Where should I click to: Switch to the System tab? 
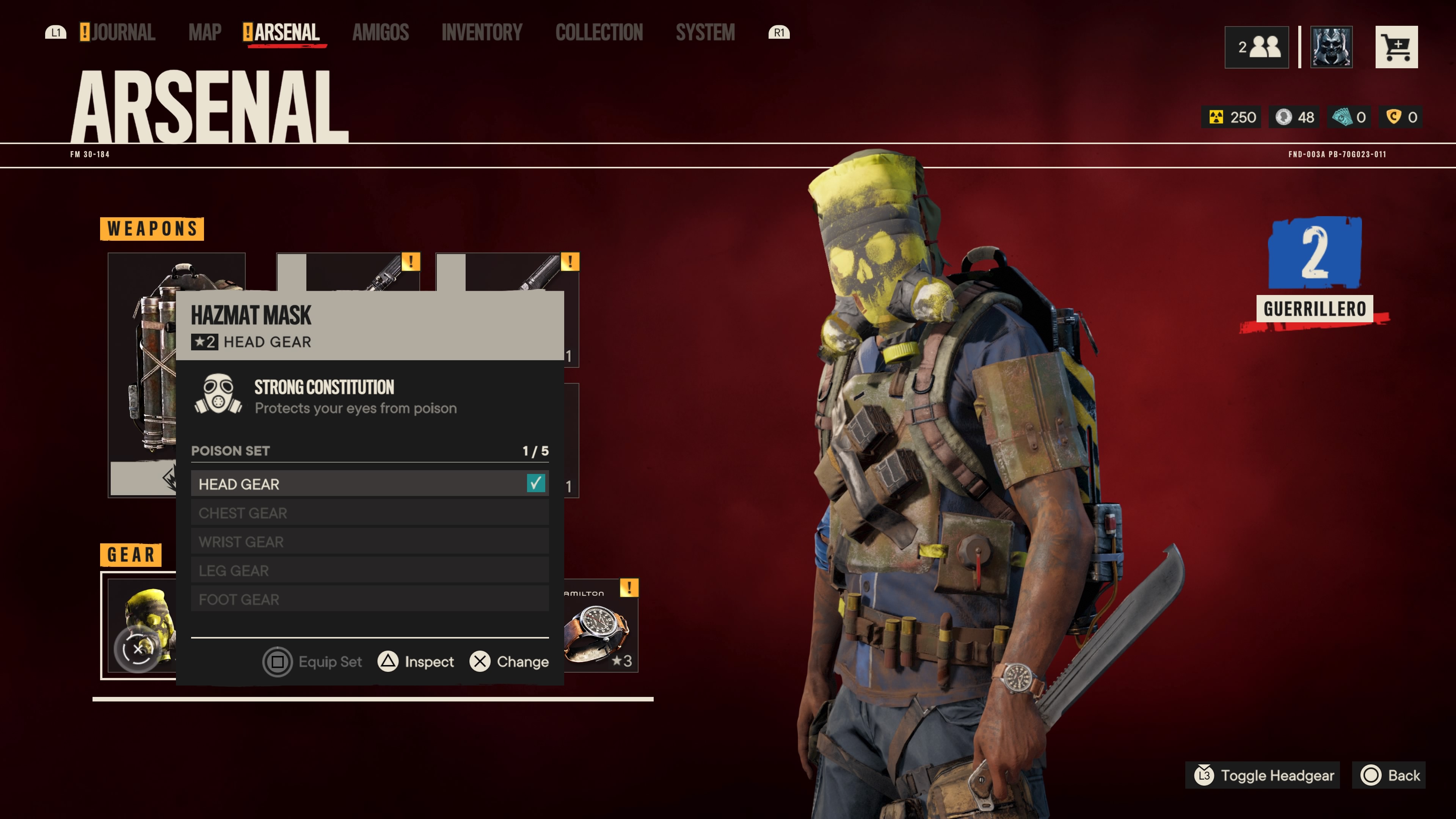pyautogui.click(x=705, y=33)
